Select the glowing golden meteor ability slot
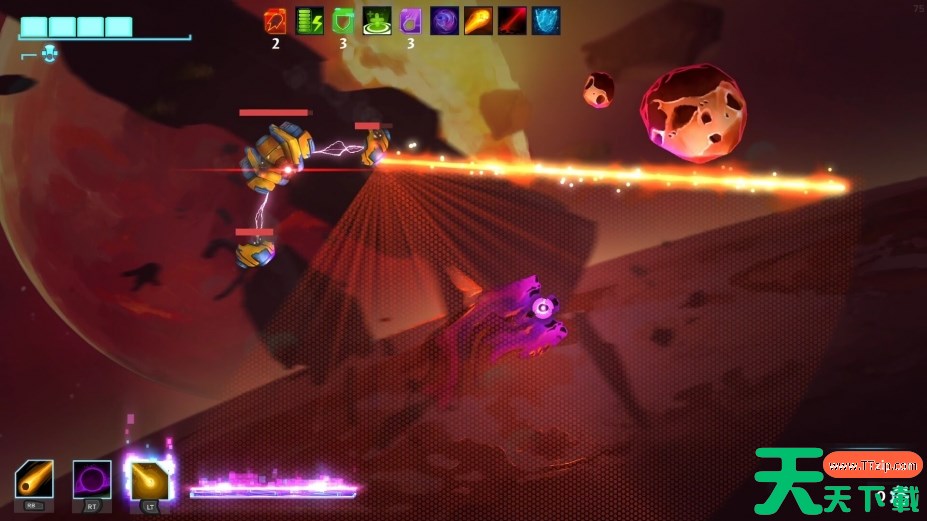Viewport: 927px width, 521px height. [x=149, y=479]
